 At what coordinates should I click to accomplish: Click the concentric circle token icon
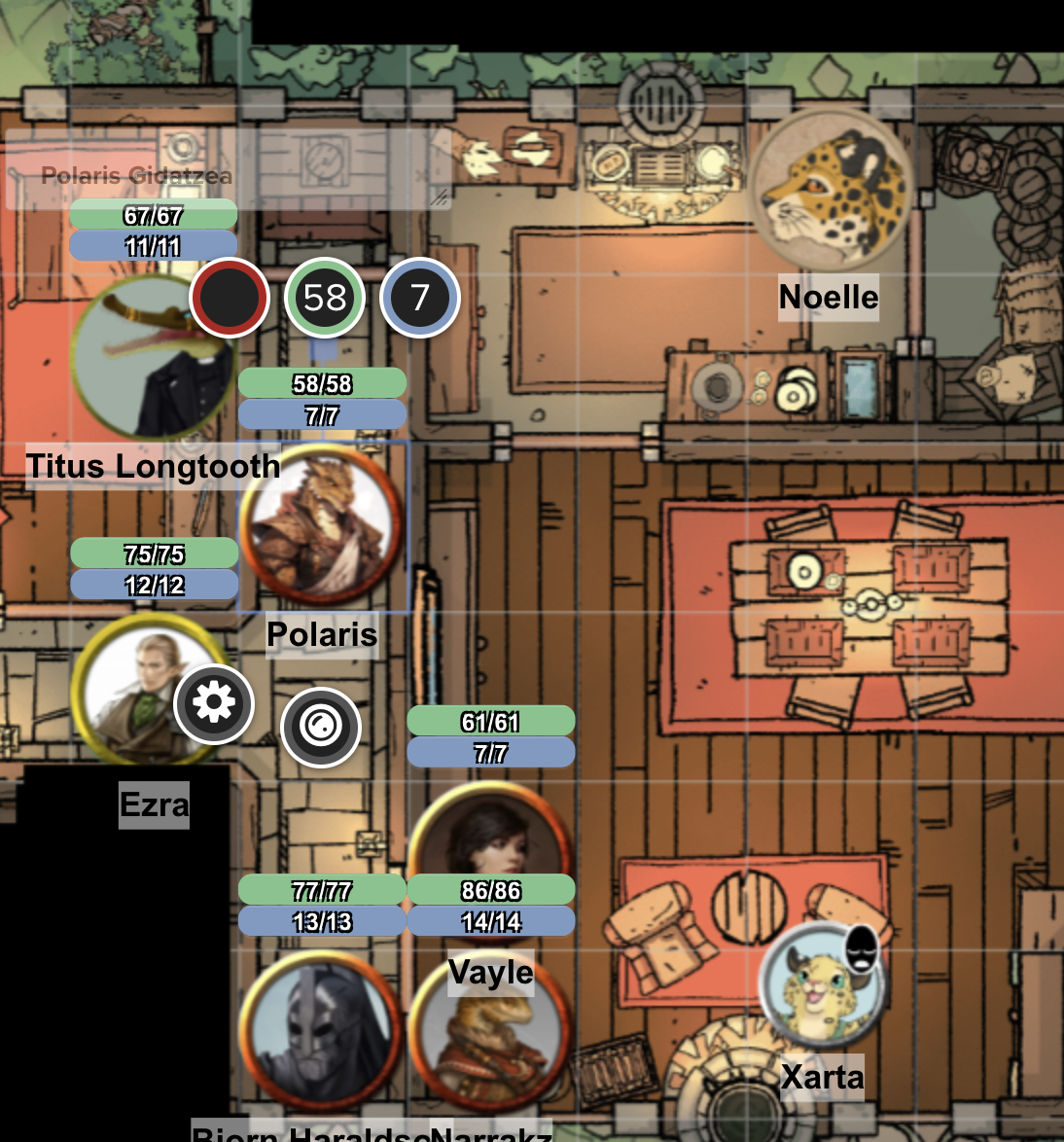pos(321,727)
